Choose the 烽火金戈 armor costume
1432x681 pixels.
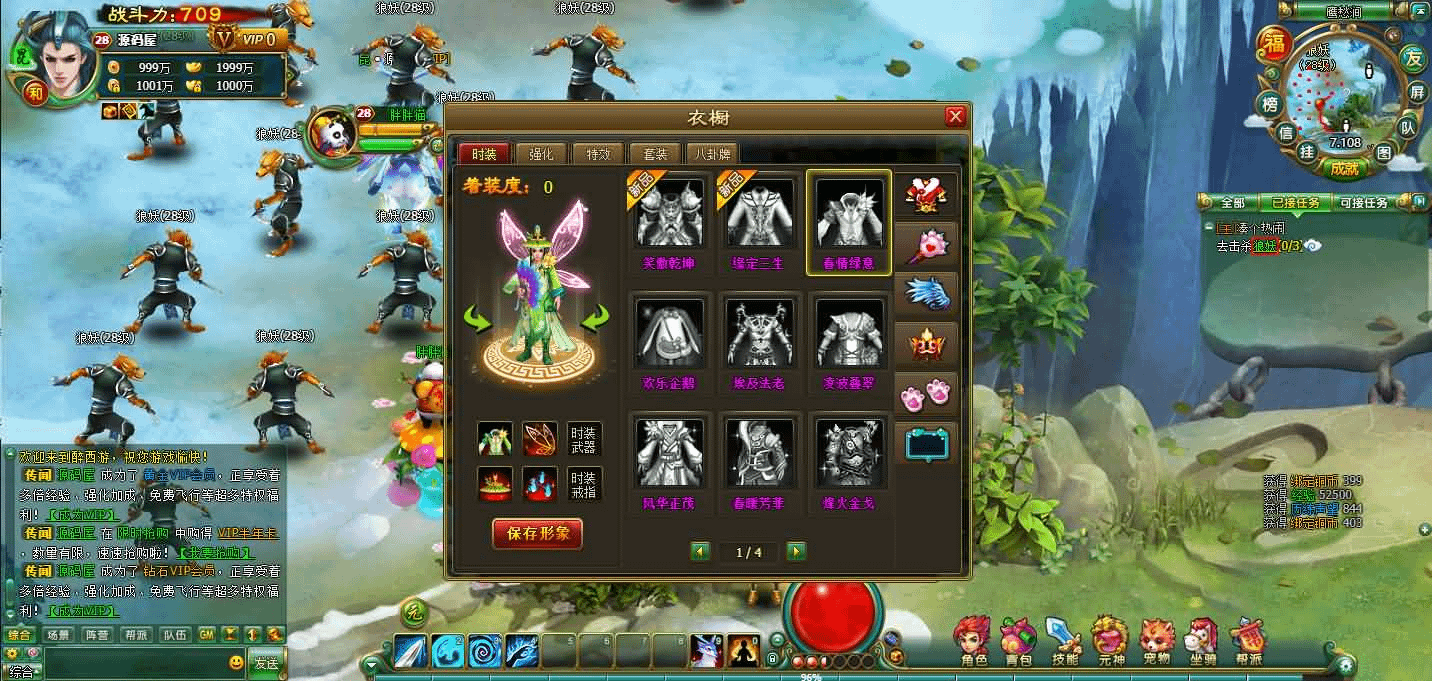pyautogui.click(x=848, y=462)
